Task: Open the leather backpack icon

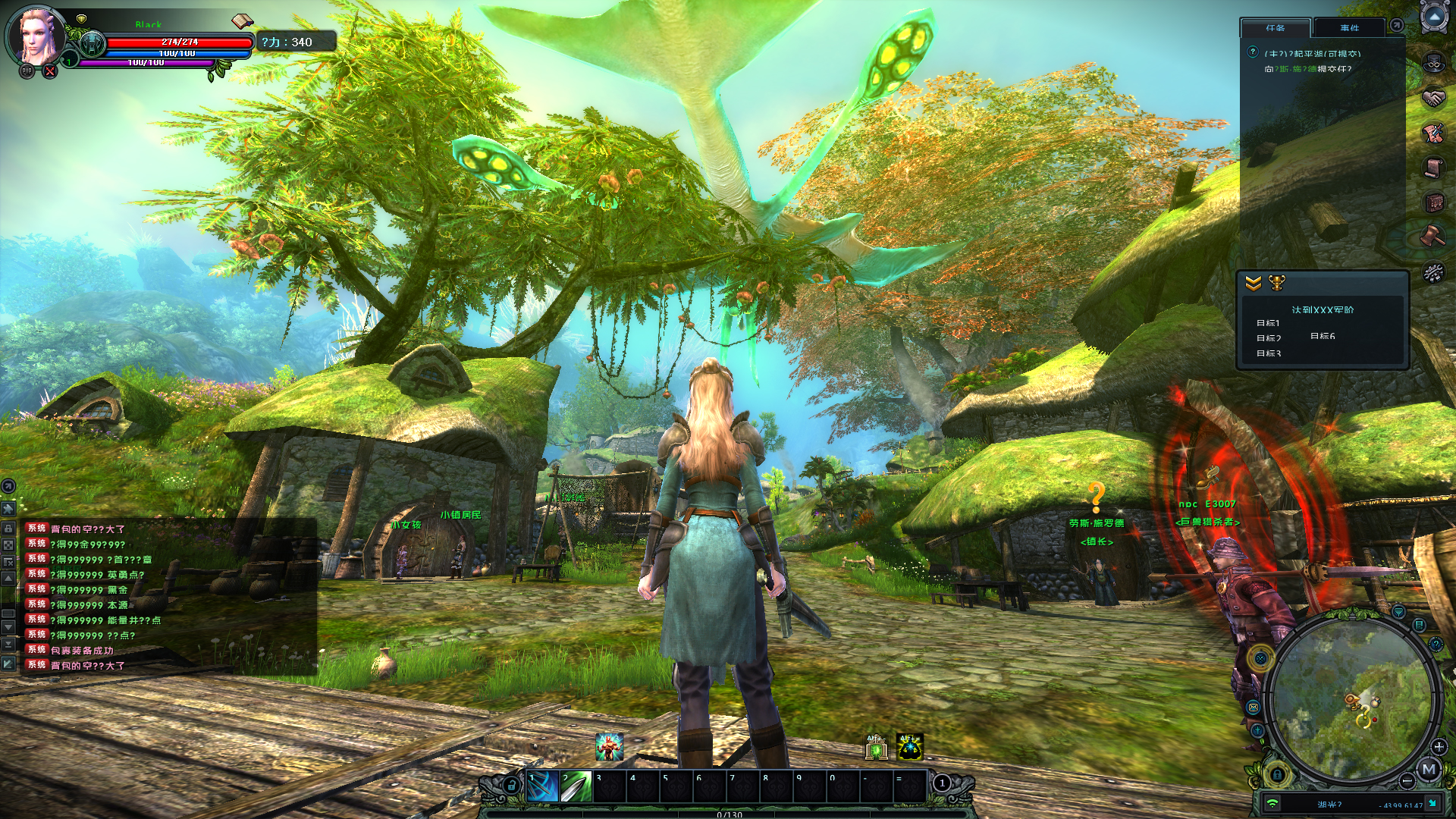Action: [x=1433, y=202]
